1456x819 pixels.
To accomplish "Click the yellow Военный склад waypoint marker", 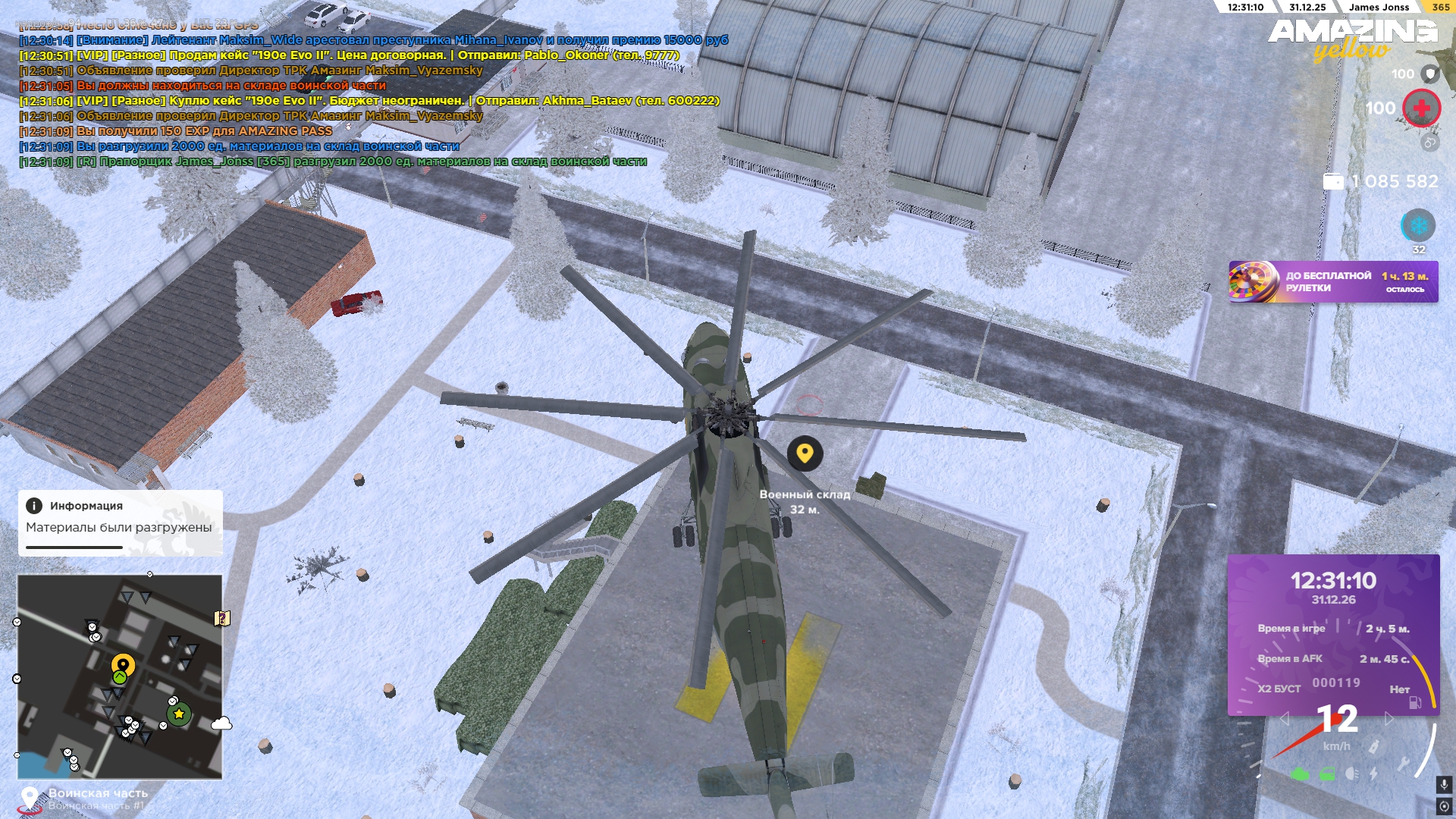I will 805,453.
